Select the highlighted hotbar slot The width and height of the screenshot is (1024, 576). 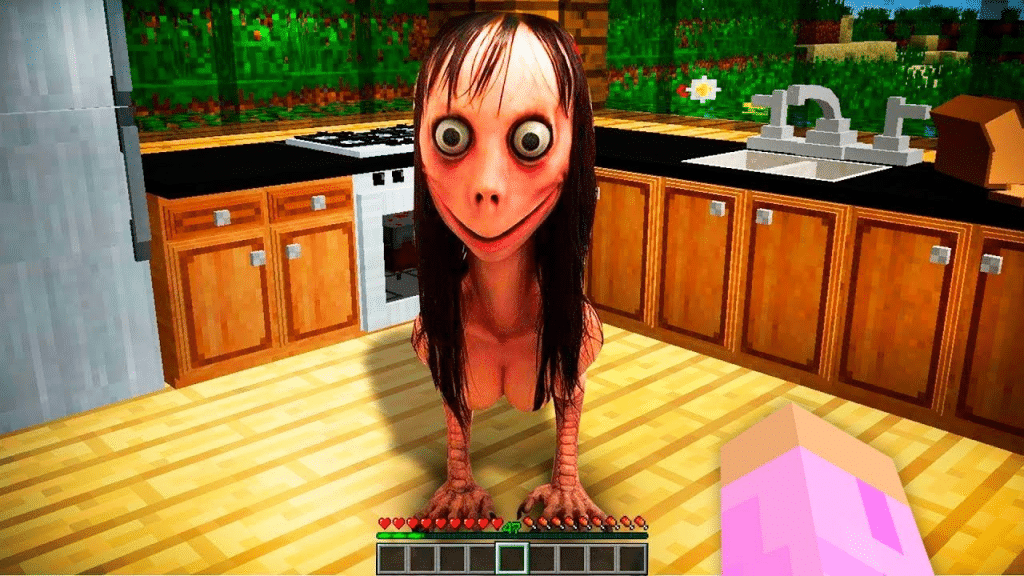(512, 558)
